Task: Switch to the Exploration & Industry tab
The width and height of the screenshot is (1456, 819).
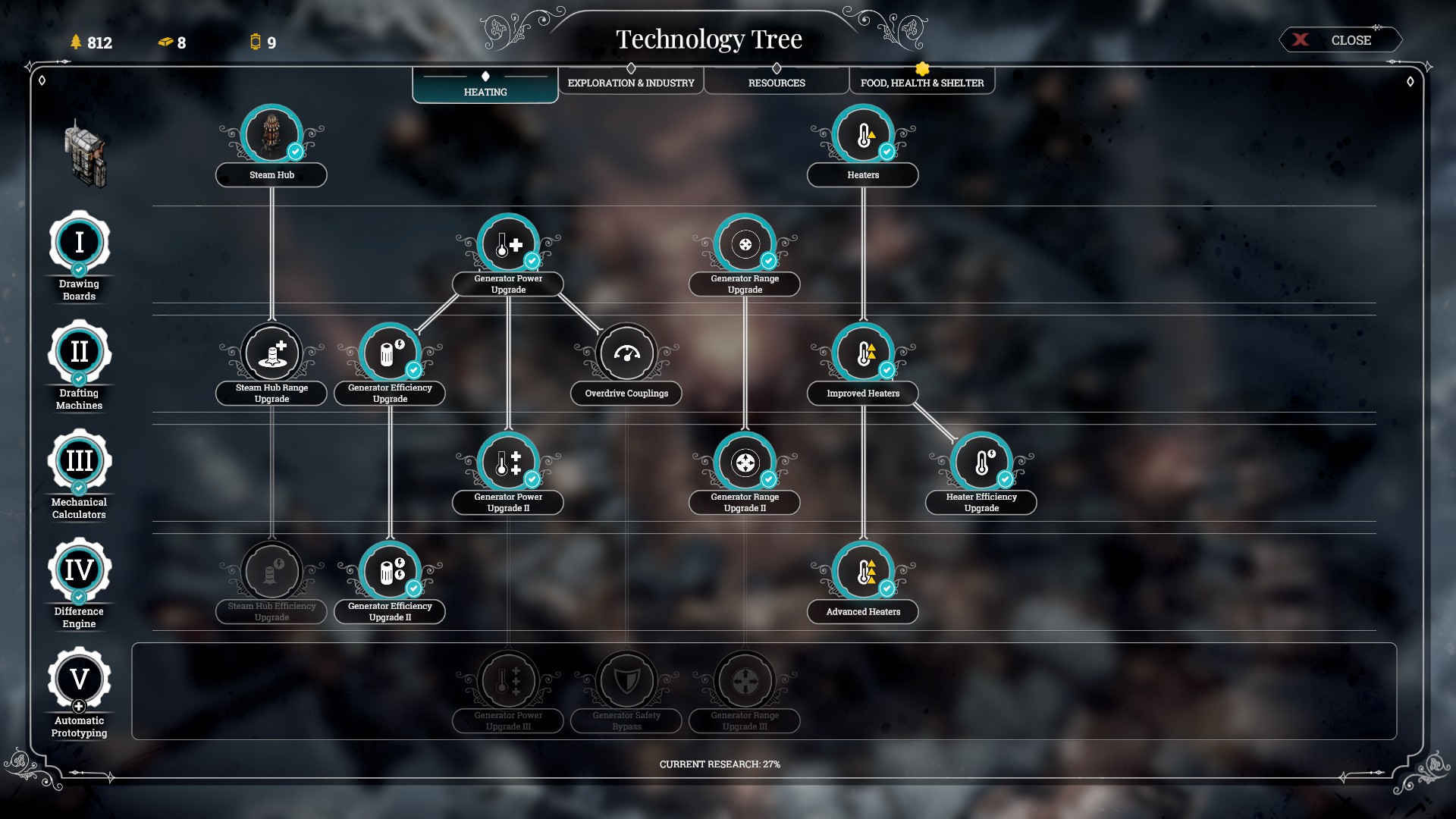Action: pos(632,82)
